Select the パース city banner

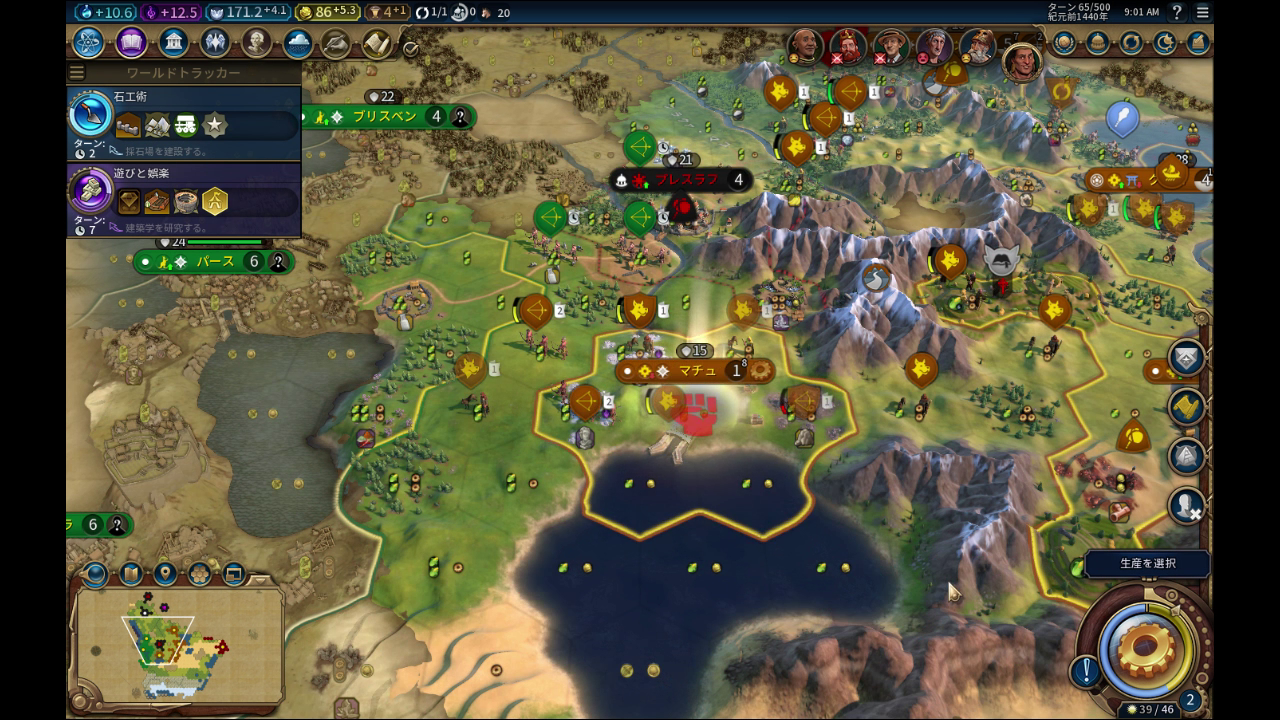point(214,262)
